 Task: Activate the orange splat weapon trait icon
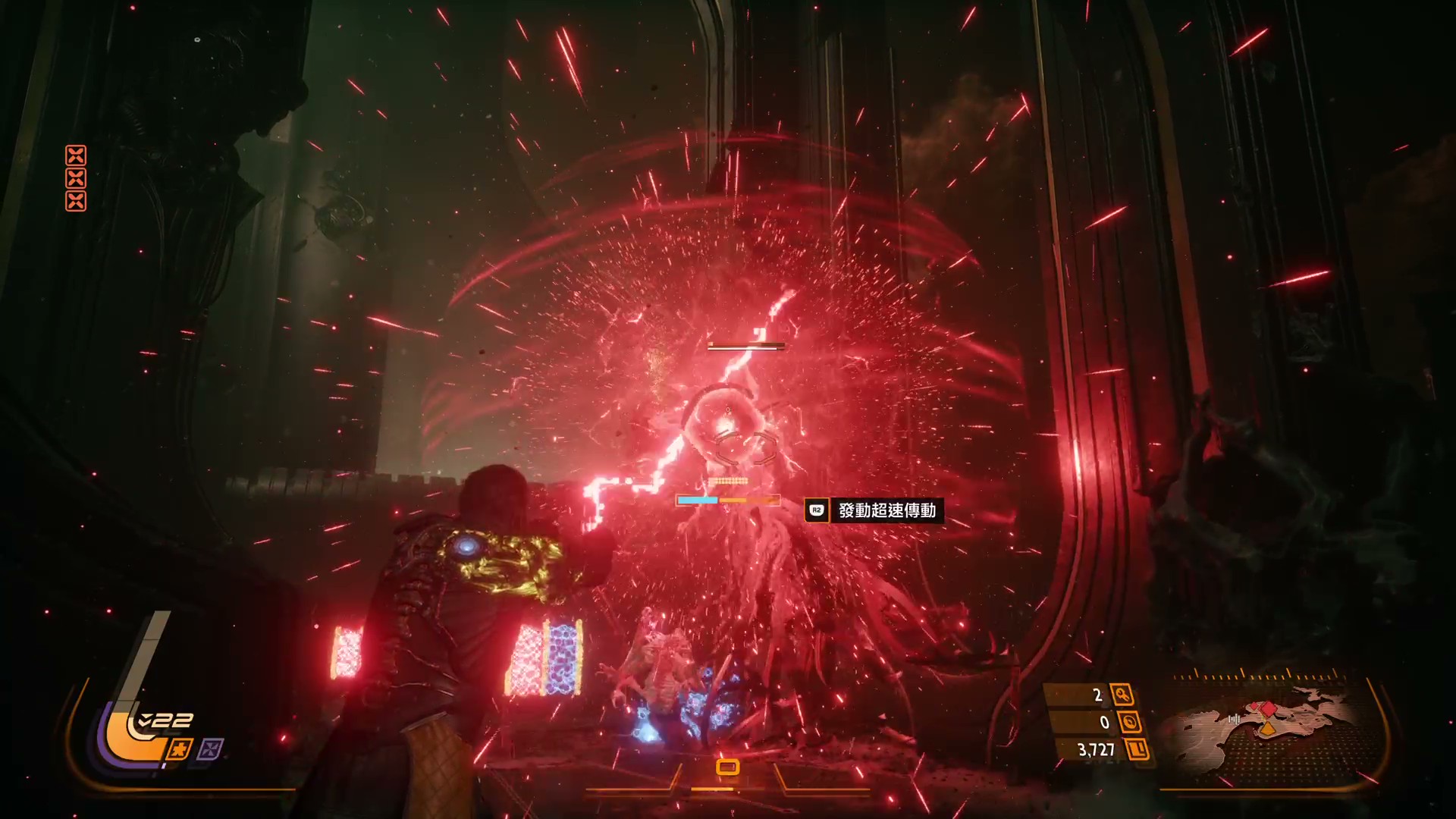(x=179, y=750)
